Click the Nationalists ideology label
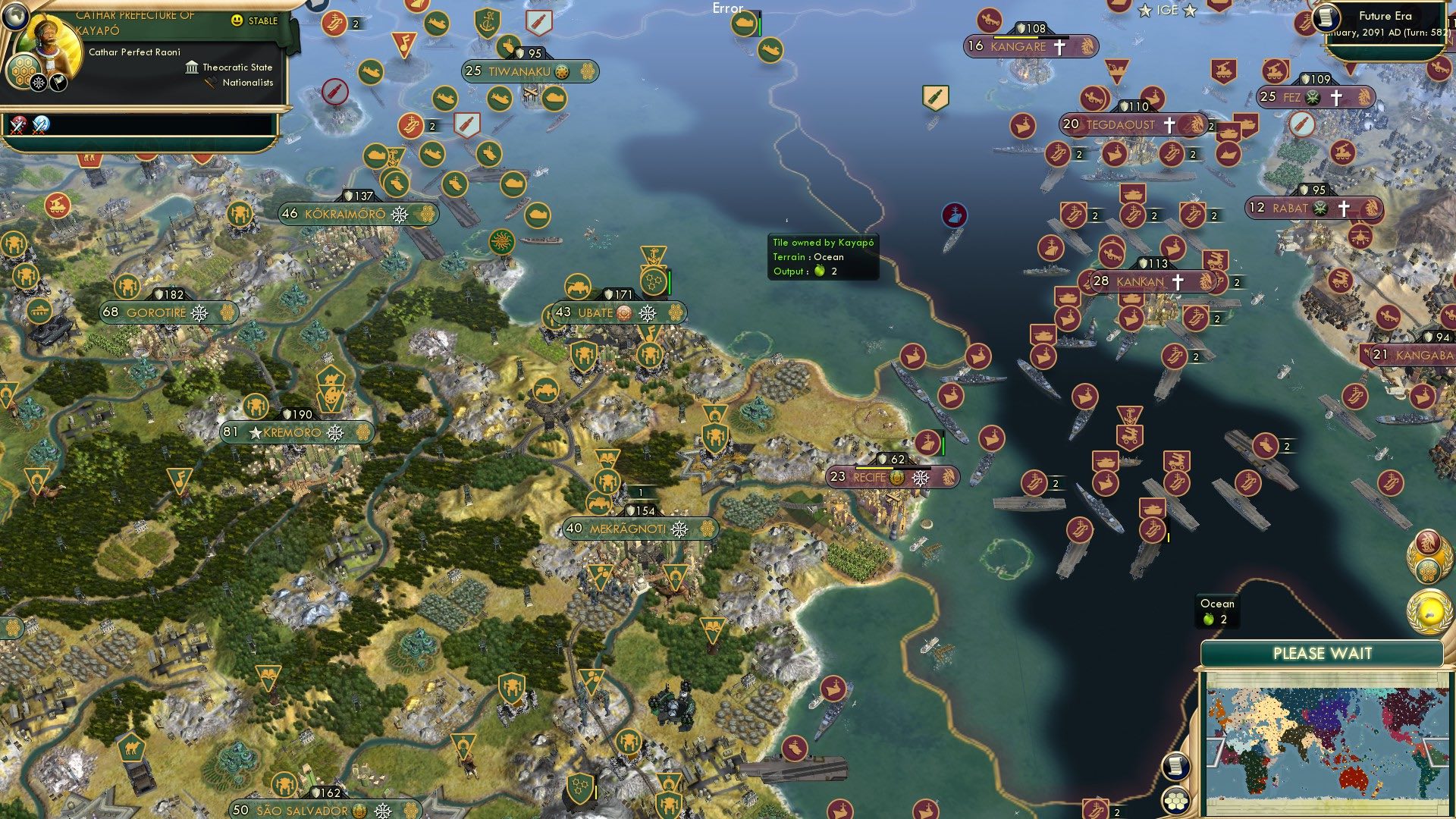1456x819 pixels. coord(246,83)
